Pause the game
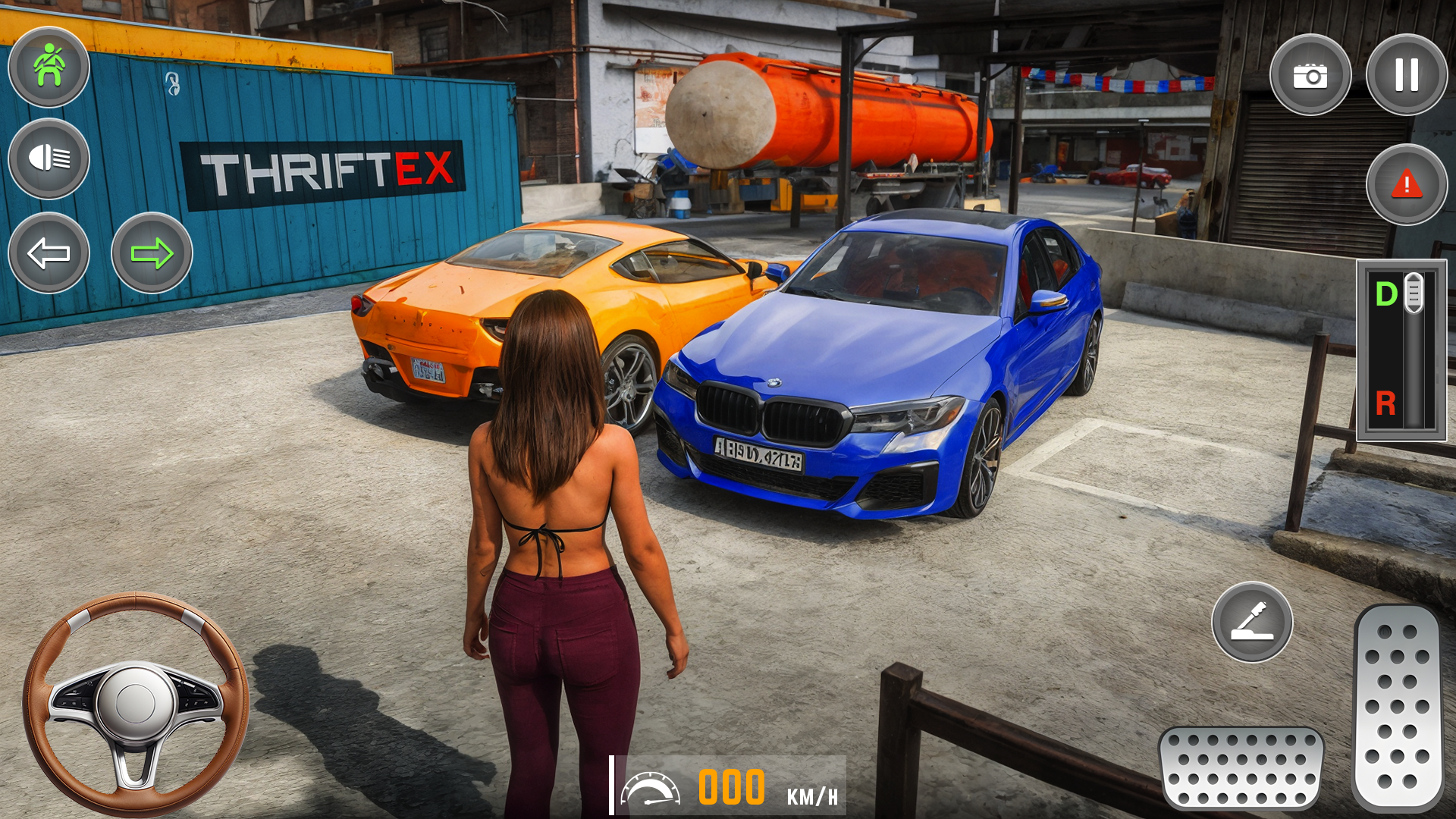This screenshot has width=1456, height=819. pos(1406,75)
